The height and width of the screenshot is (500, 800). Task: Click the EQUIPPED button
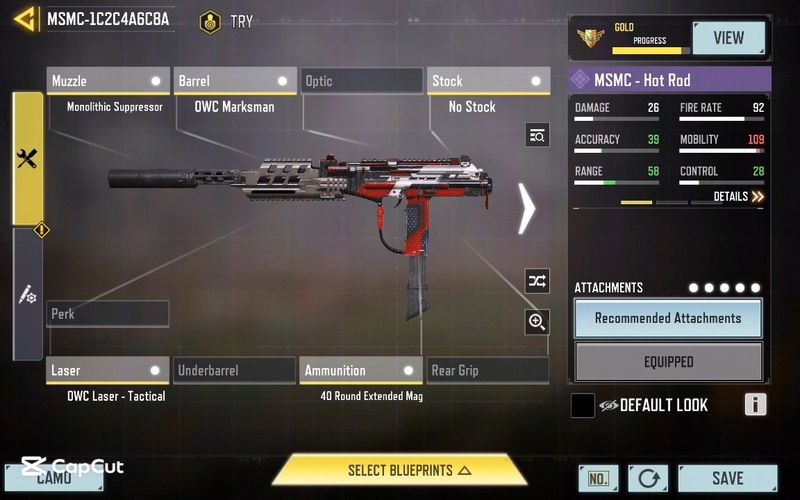click(x=668, y=362)
